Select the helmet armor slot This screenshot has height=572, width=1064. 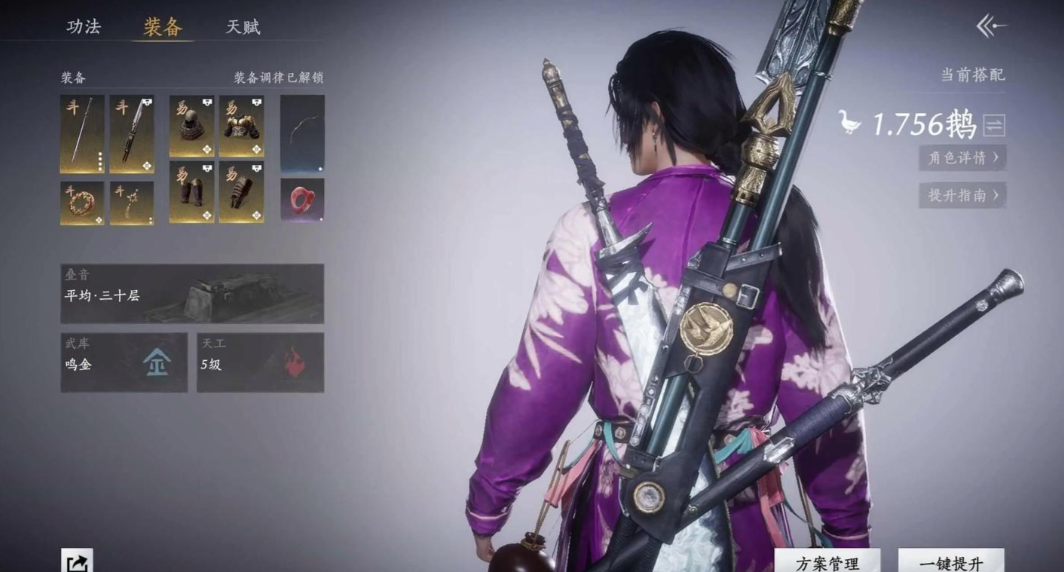[x=192, y=126]
